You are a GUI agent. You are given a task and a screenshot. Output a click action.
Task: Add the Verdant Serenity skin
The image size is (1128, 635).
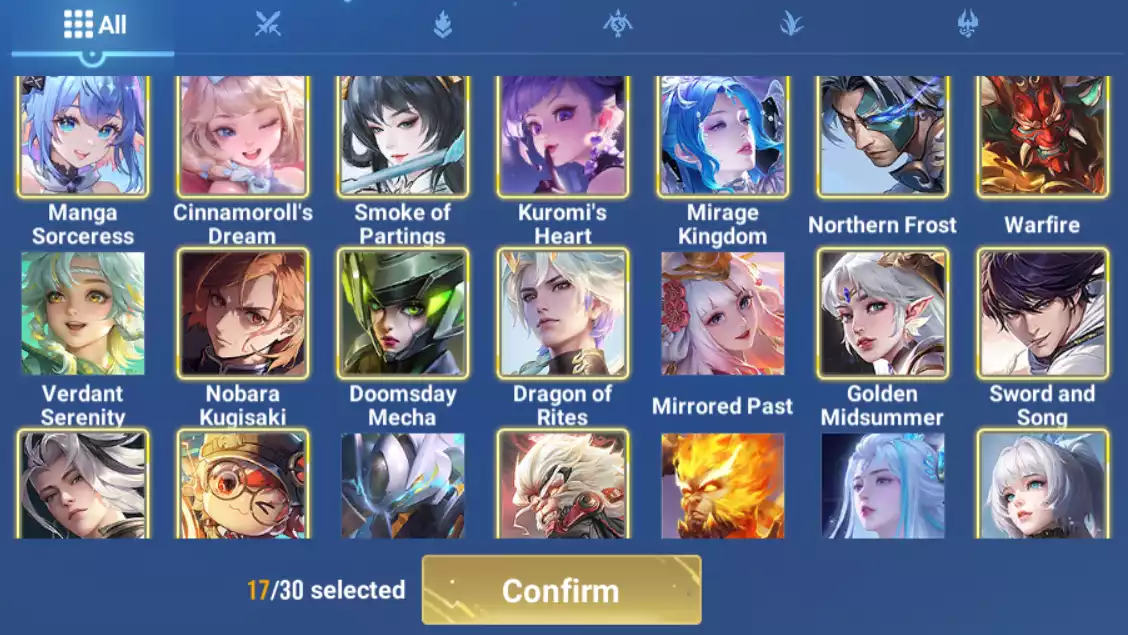coord(83,313)
